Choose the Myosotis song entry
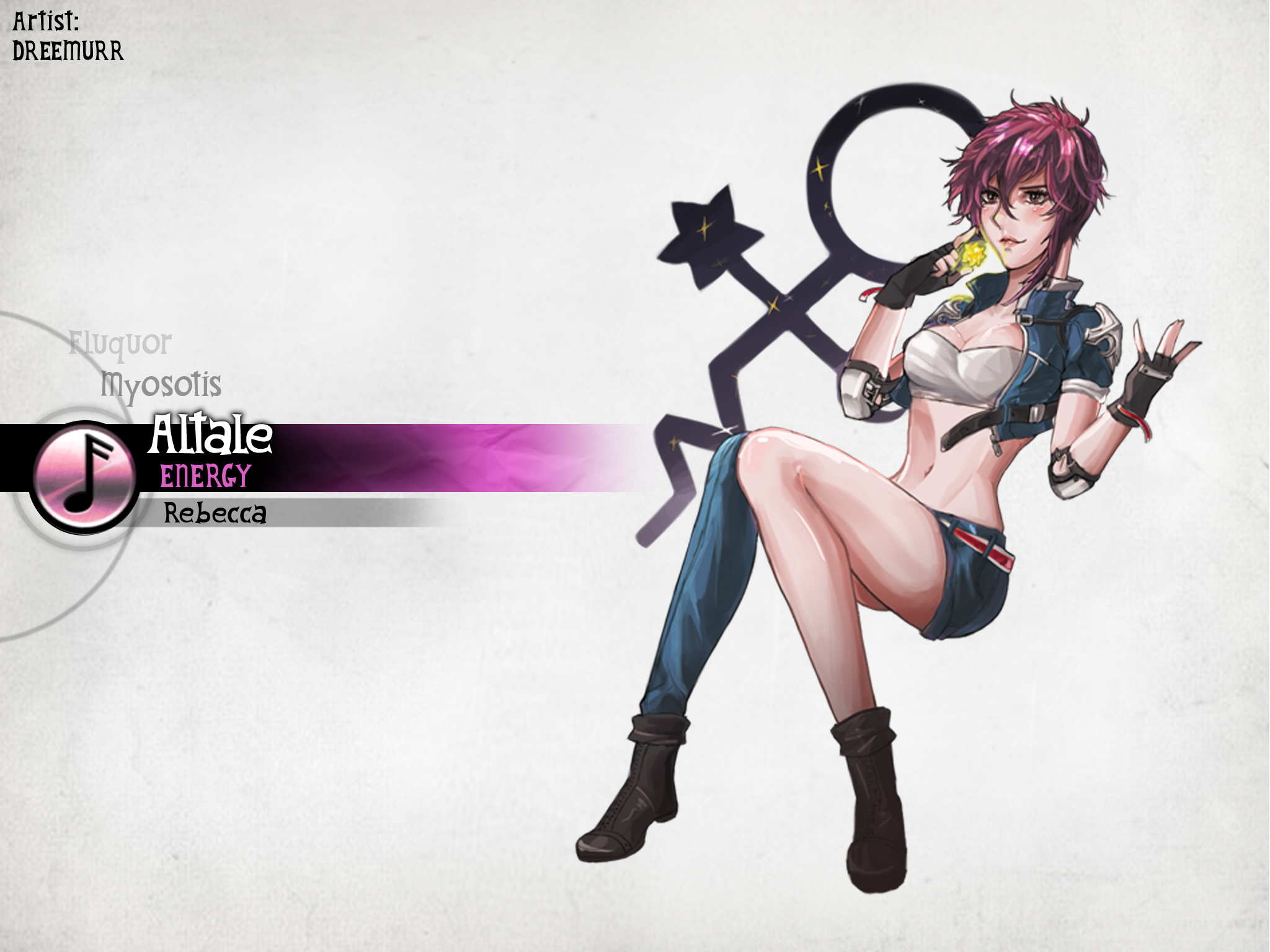Image resolution: width=1270 pixels, height=952 pixels. [161, 385]
